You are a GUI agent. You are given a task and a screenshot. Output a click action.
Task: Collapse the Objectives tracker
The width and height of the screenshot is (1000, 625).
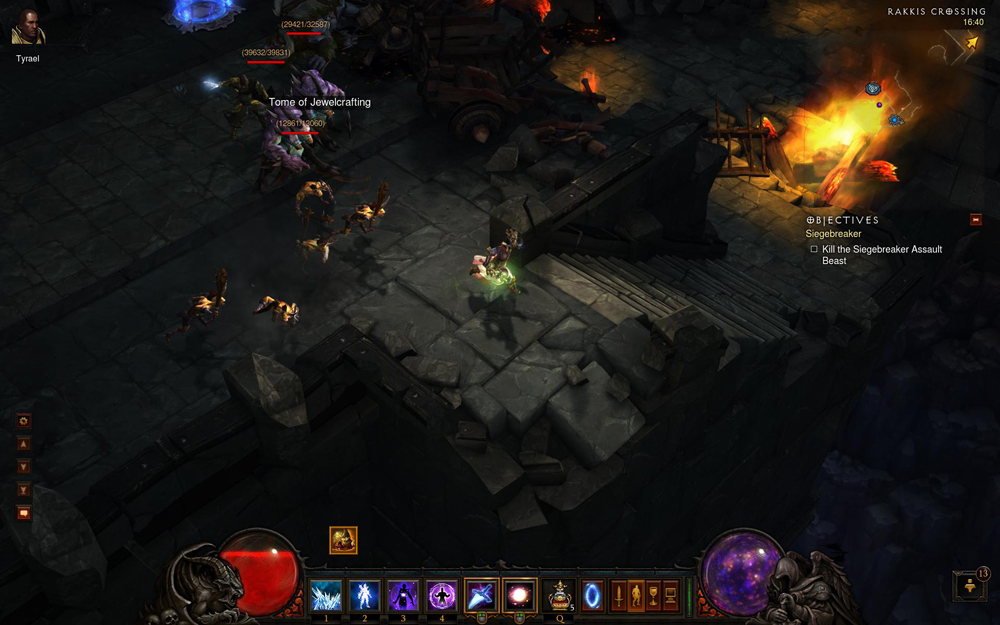975,220
